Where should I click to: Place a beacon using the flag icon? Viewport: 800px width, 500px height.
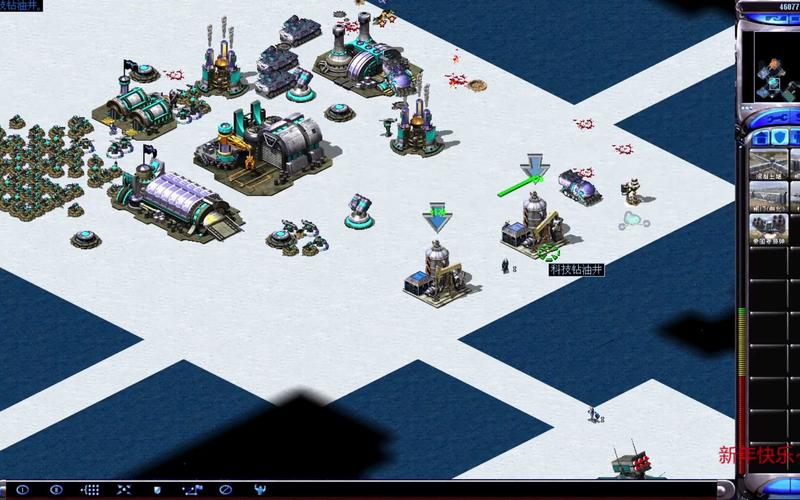tap(191, 489)
